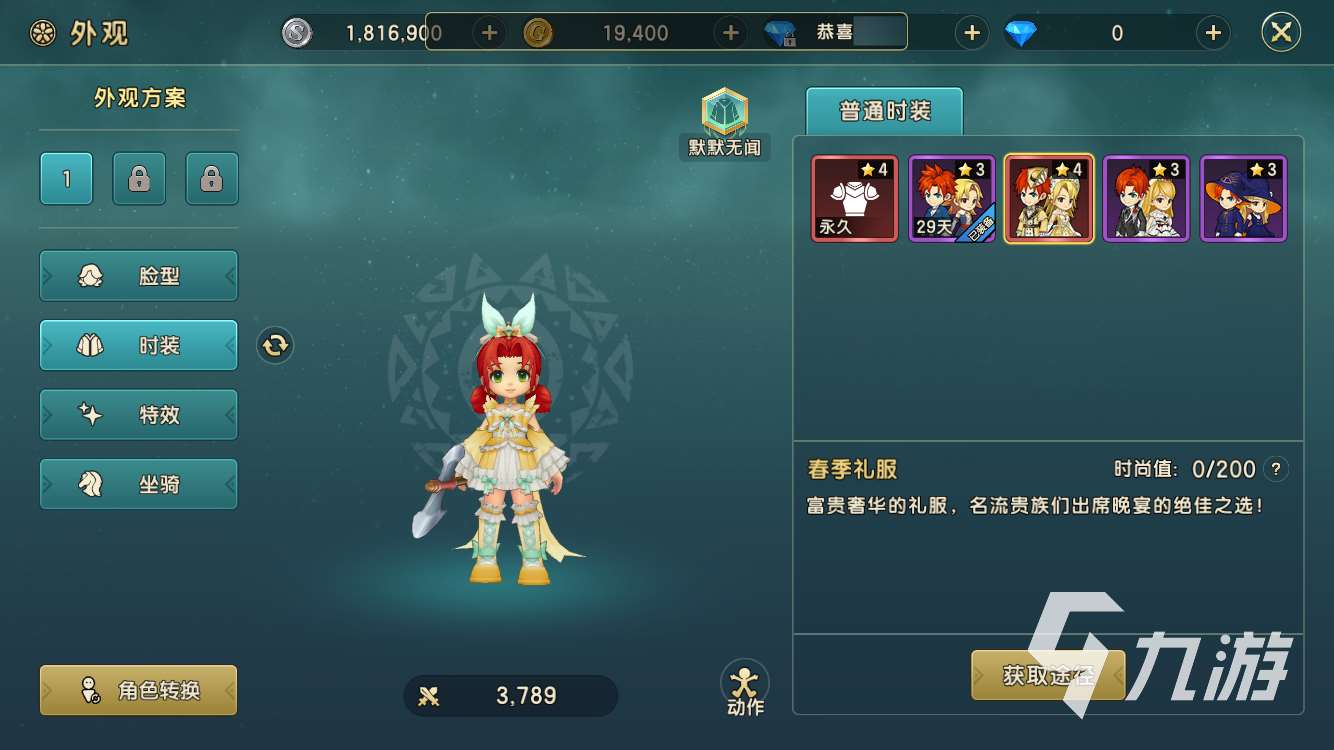Unlock the second appearance scheme slot
The height and width of the screenshot is (750, 1334).
(139, 177)
